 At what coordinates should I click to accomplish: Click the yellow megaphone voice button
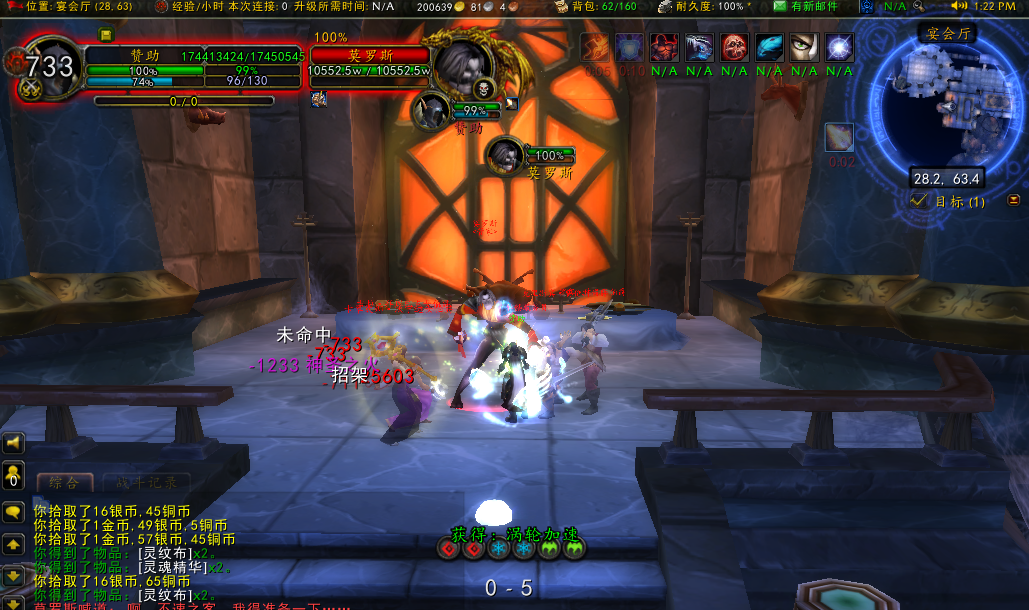click(x=13, y=443)
